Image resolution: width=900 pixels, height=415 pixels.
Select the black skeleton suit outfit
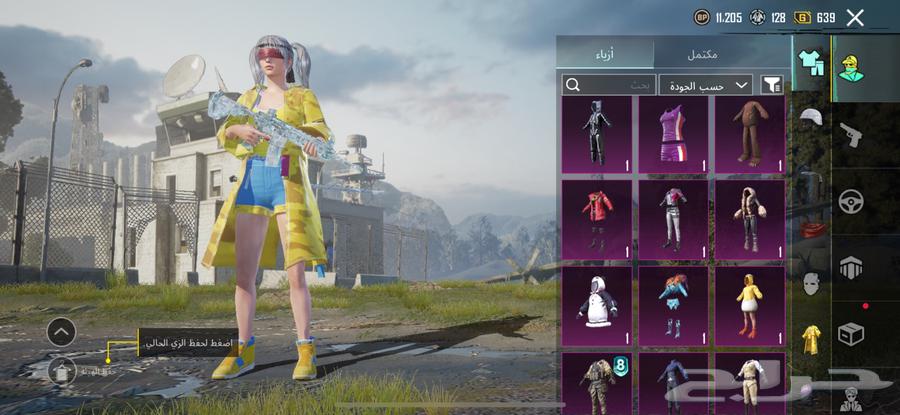(597, 134)
